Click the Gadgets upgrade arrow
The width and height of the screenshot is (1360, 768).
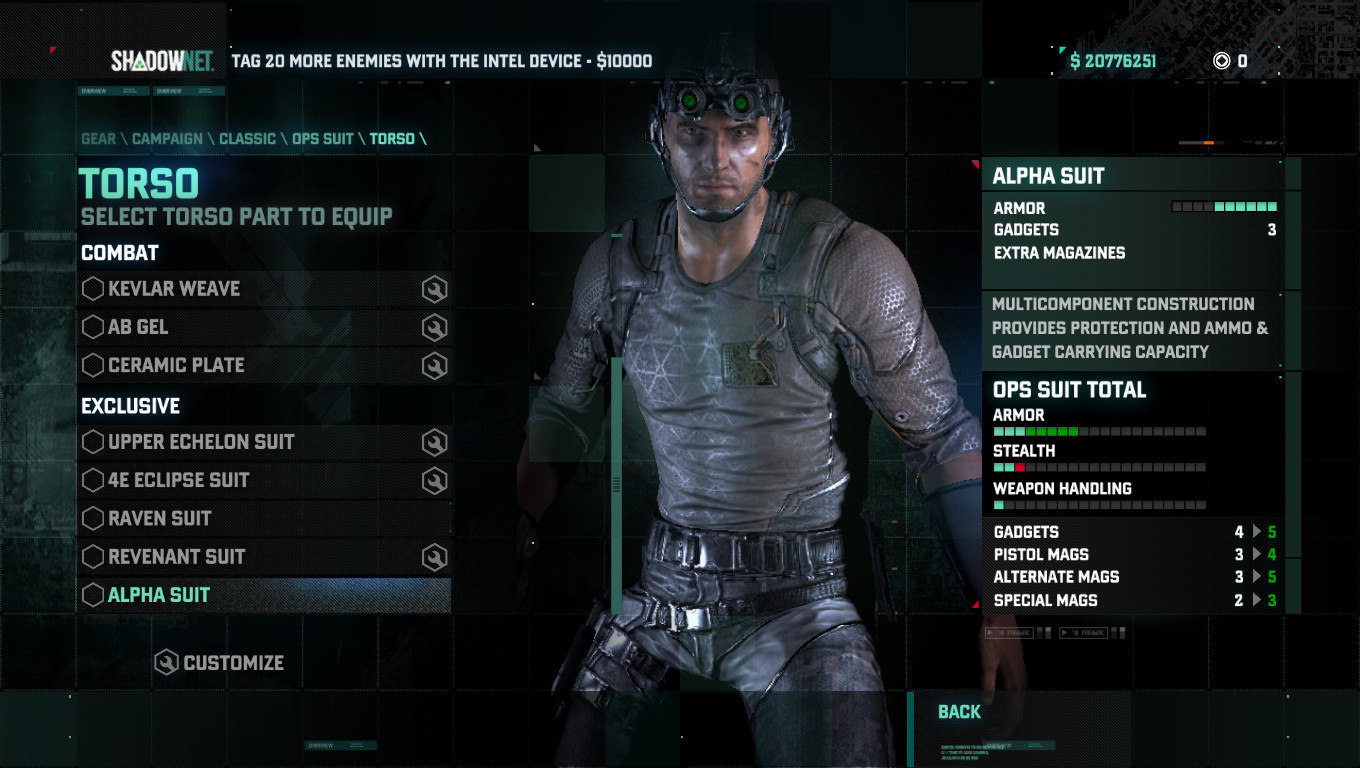pyautogui.click(x=1256, y=532)
